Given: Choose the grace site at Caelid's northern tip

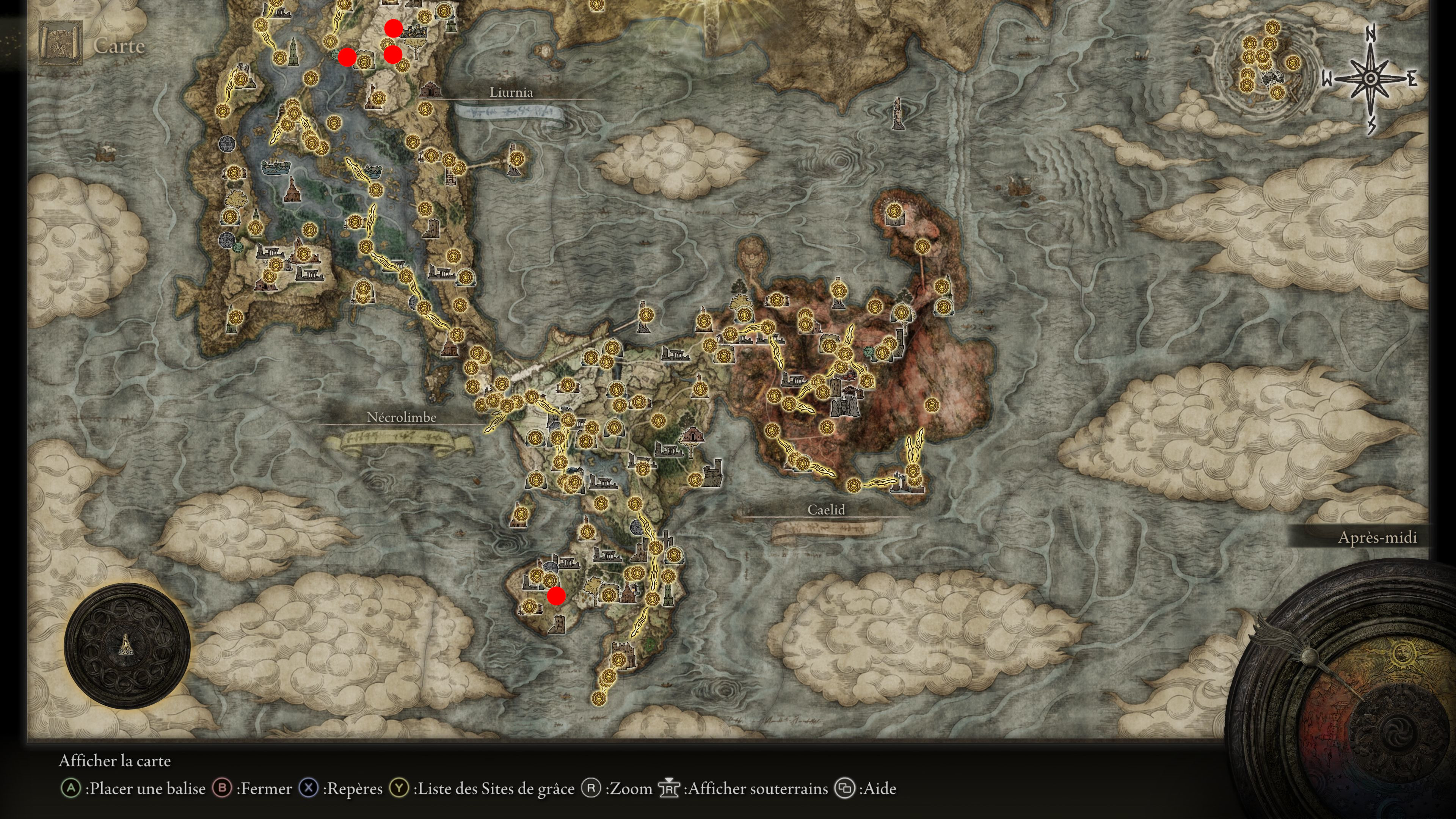Looking at the screenshot, I should (894, 212).
